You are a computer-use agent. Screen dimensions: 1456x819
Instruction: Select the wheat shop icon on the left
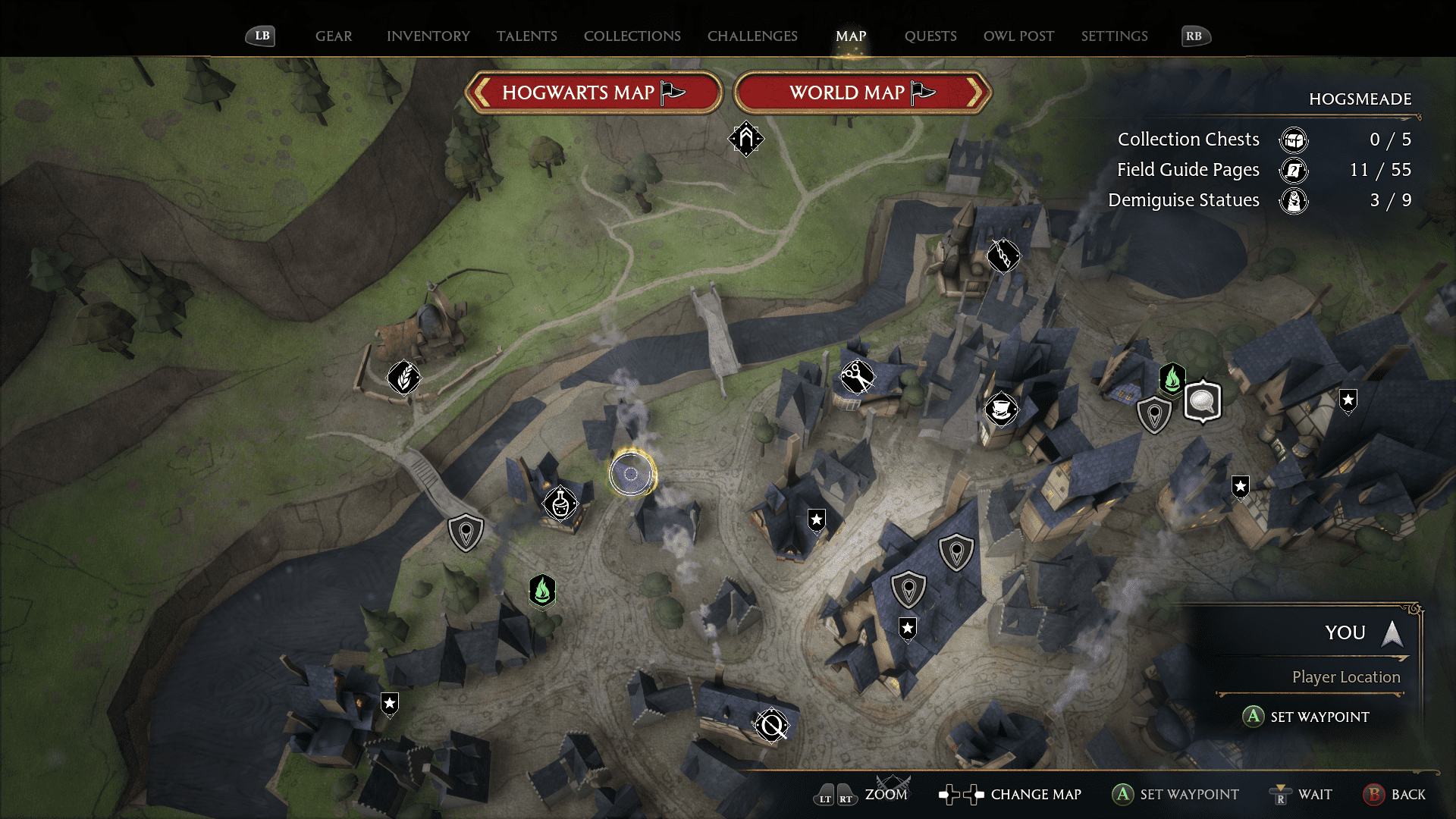[403, 378]
